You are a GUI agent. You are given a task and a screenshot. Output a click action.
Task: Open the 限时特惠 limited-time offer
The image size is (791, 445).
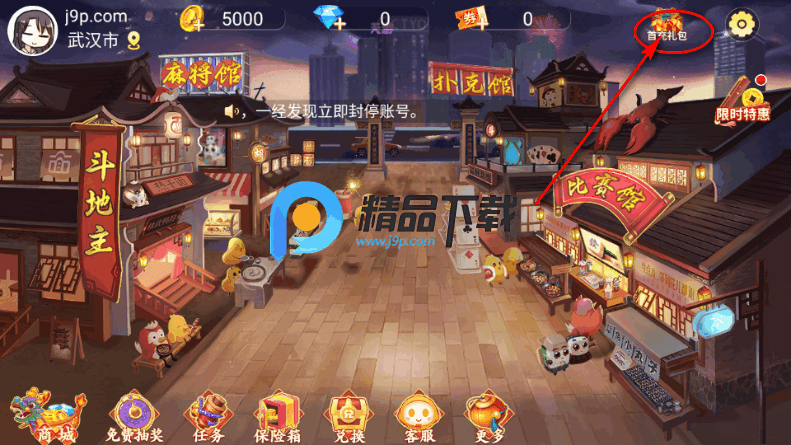tap(743, 101)
